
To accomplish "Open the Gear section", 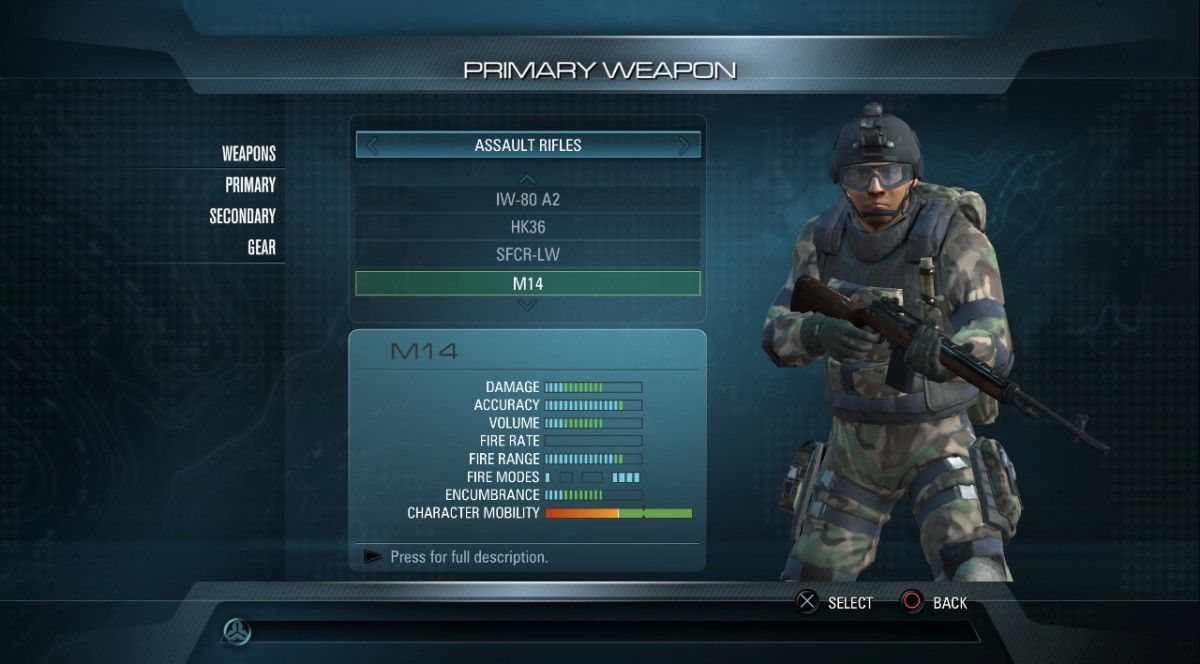I will click(261, 247).
